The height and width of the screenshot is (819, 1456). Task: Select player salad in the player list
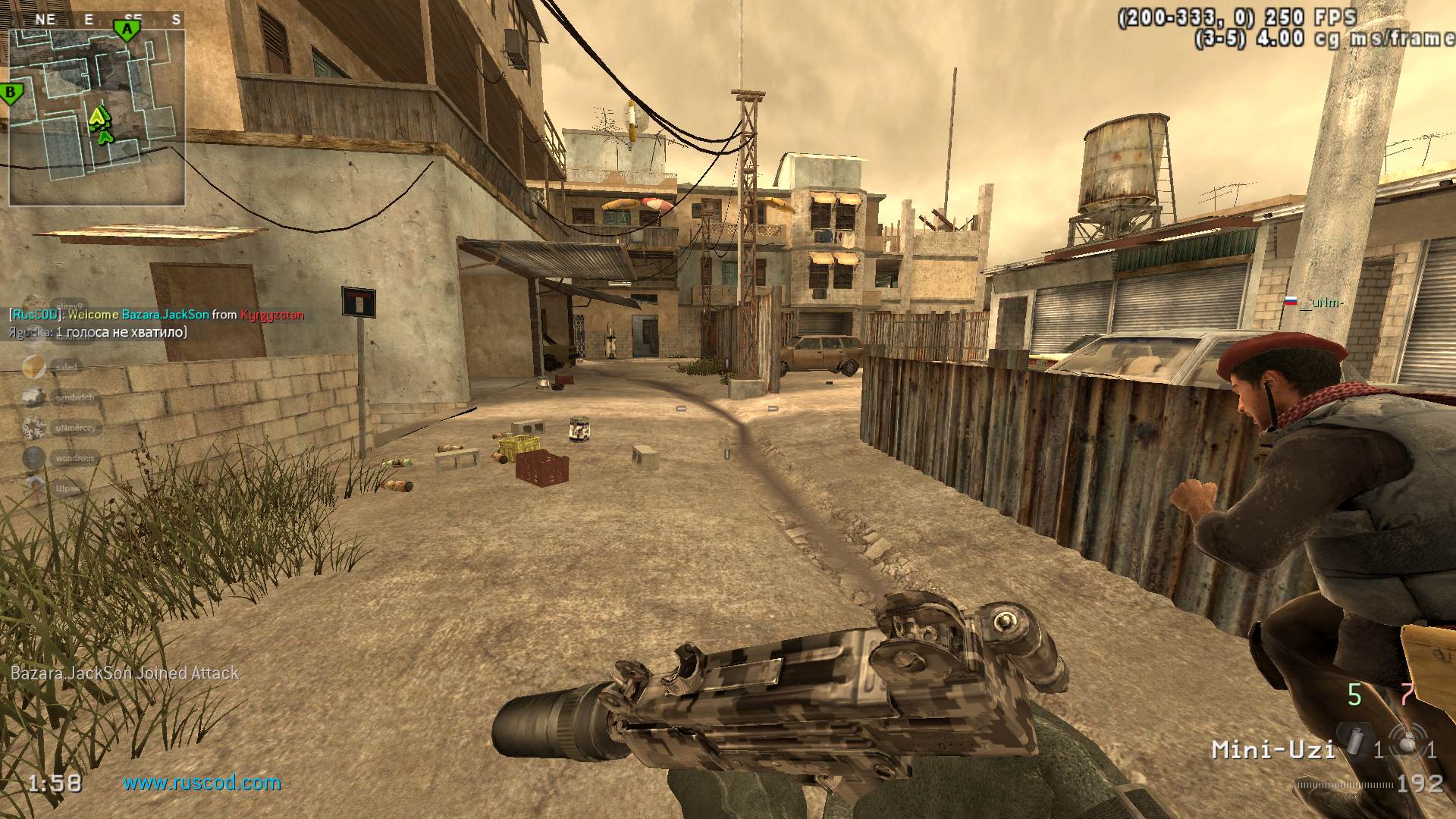pyautogui.click(x=65, y=367)
